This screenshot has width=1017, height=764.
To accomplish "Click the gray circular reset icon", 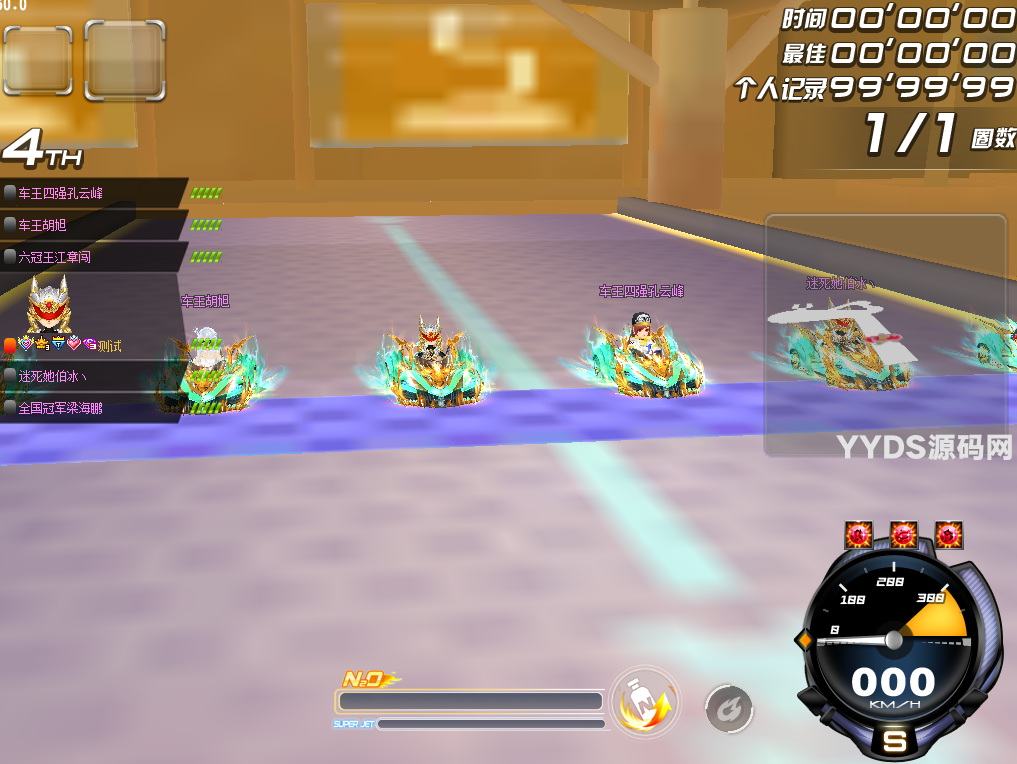I will coord(729,709).
